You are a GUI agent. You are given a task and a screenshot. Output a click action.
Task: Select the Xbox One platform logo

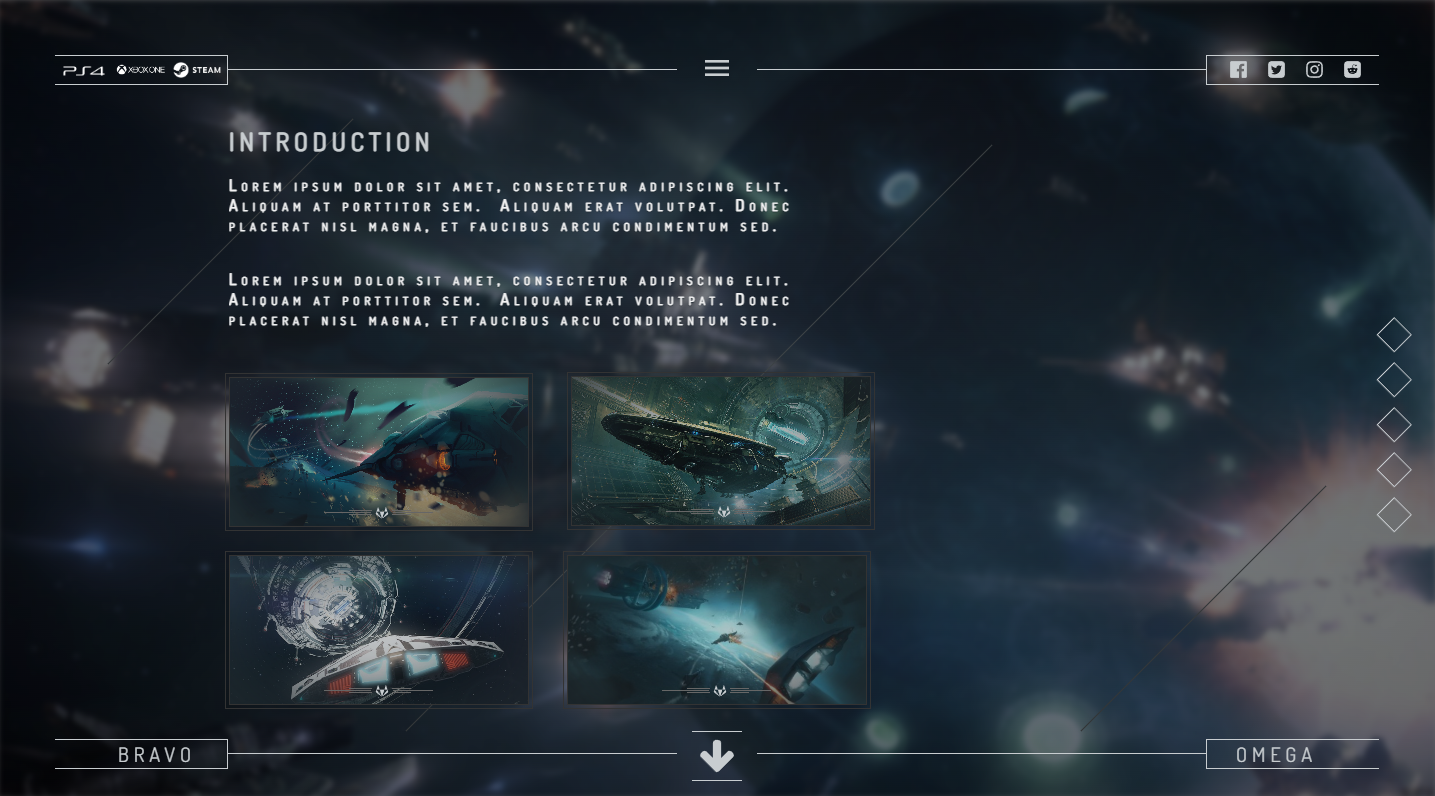[x=140, y=70]
